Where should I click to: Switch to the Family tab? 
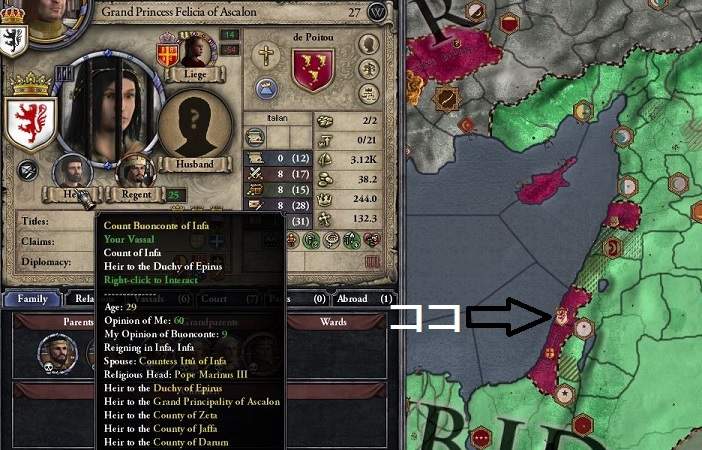(32, 298)
